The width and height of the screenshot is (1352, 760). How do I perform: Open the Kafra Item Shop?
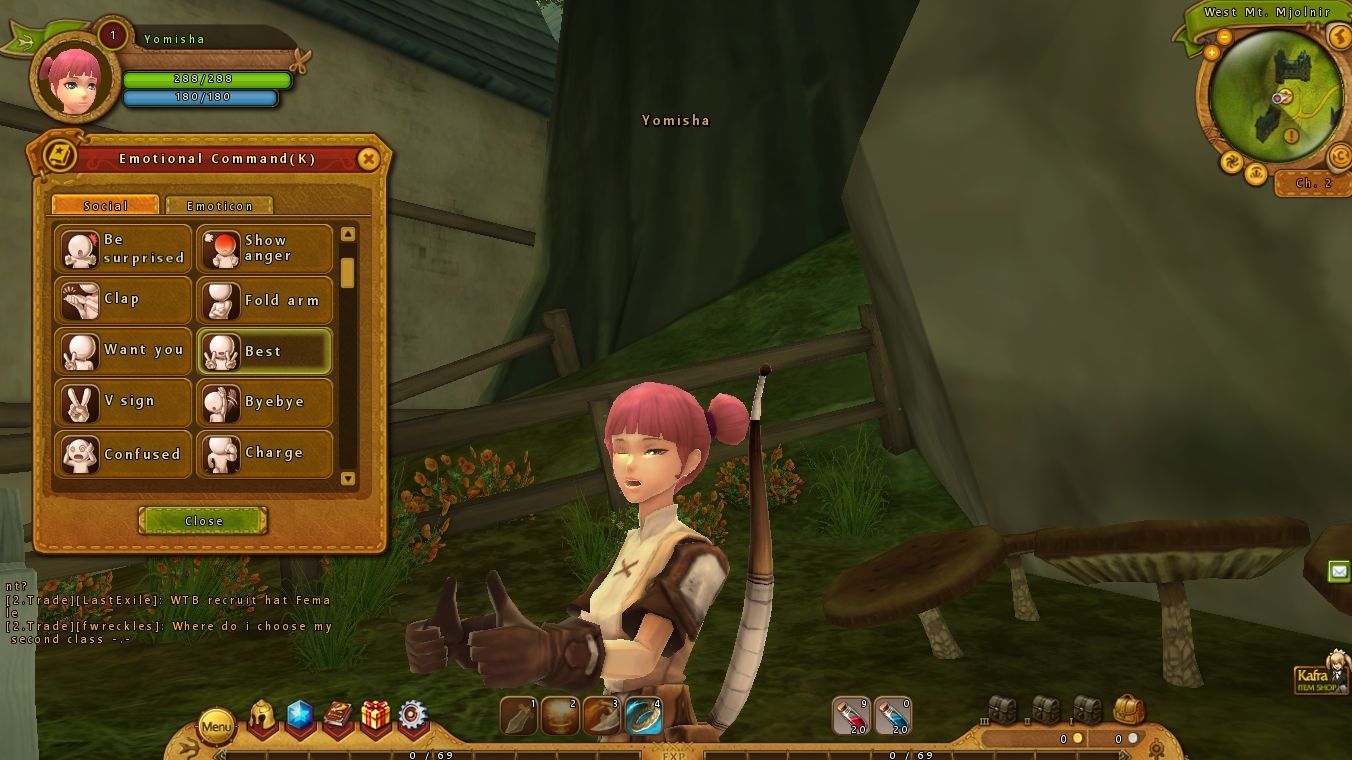[1321, 676]
